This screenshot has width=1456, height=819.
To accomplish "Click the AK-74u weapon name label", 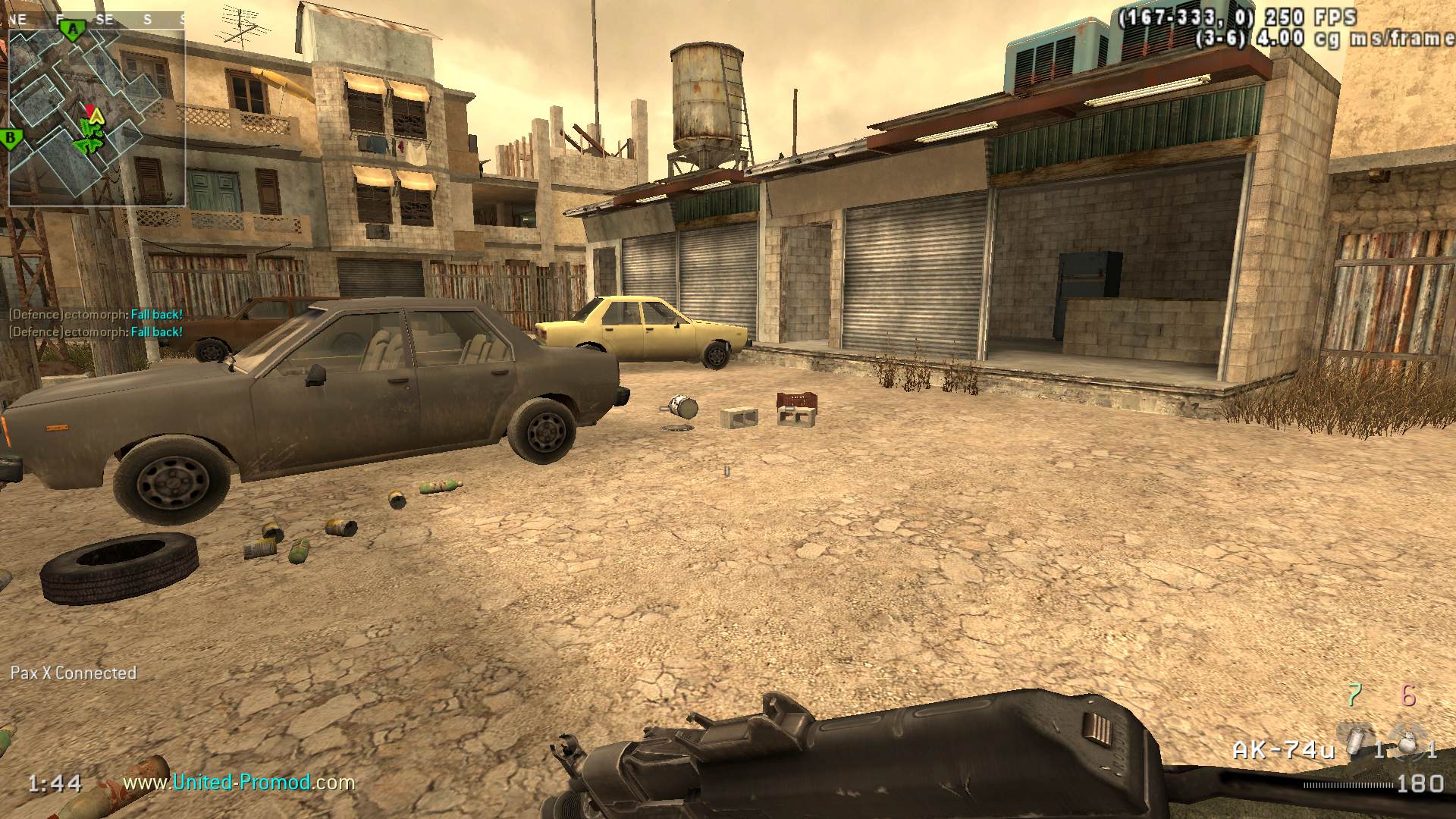I will coord(1283,750).
